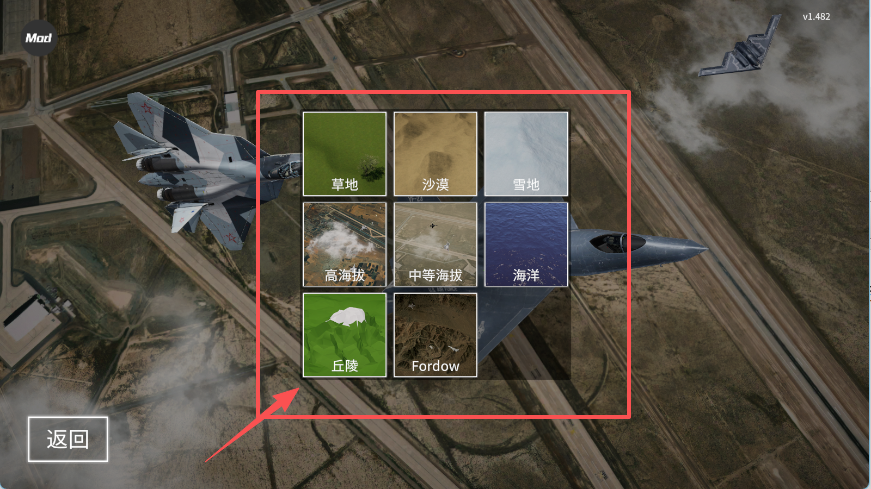Screen dimensions: 871x489
Task: Pick the 丘陵 hills map
Action: (x=345, y=335)
